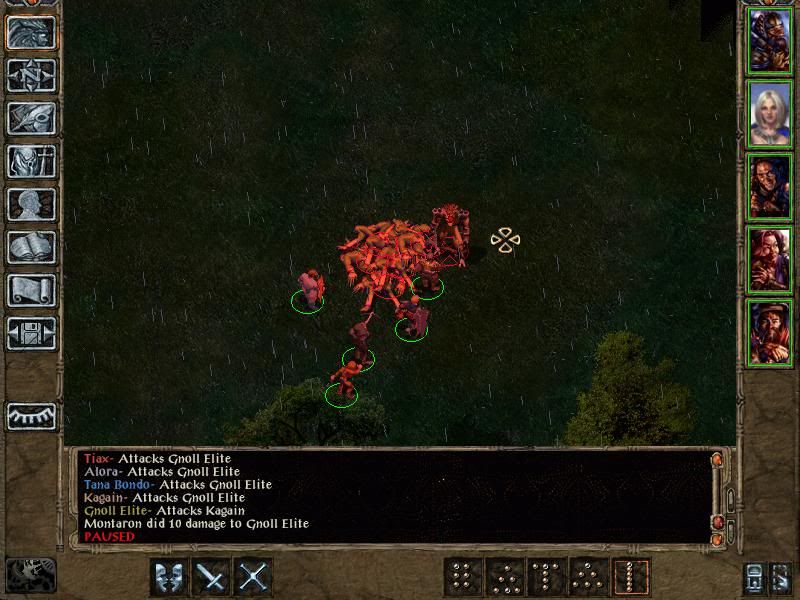Image resolution: width=800 pixels, height=600 pixels.
Task: Open the journal with the quill icon
Action: pos(31,118)
